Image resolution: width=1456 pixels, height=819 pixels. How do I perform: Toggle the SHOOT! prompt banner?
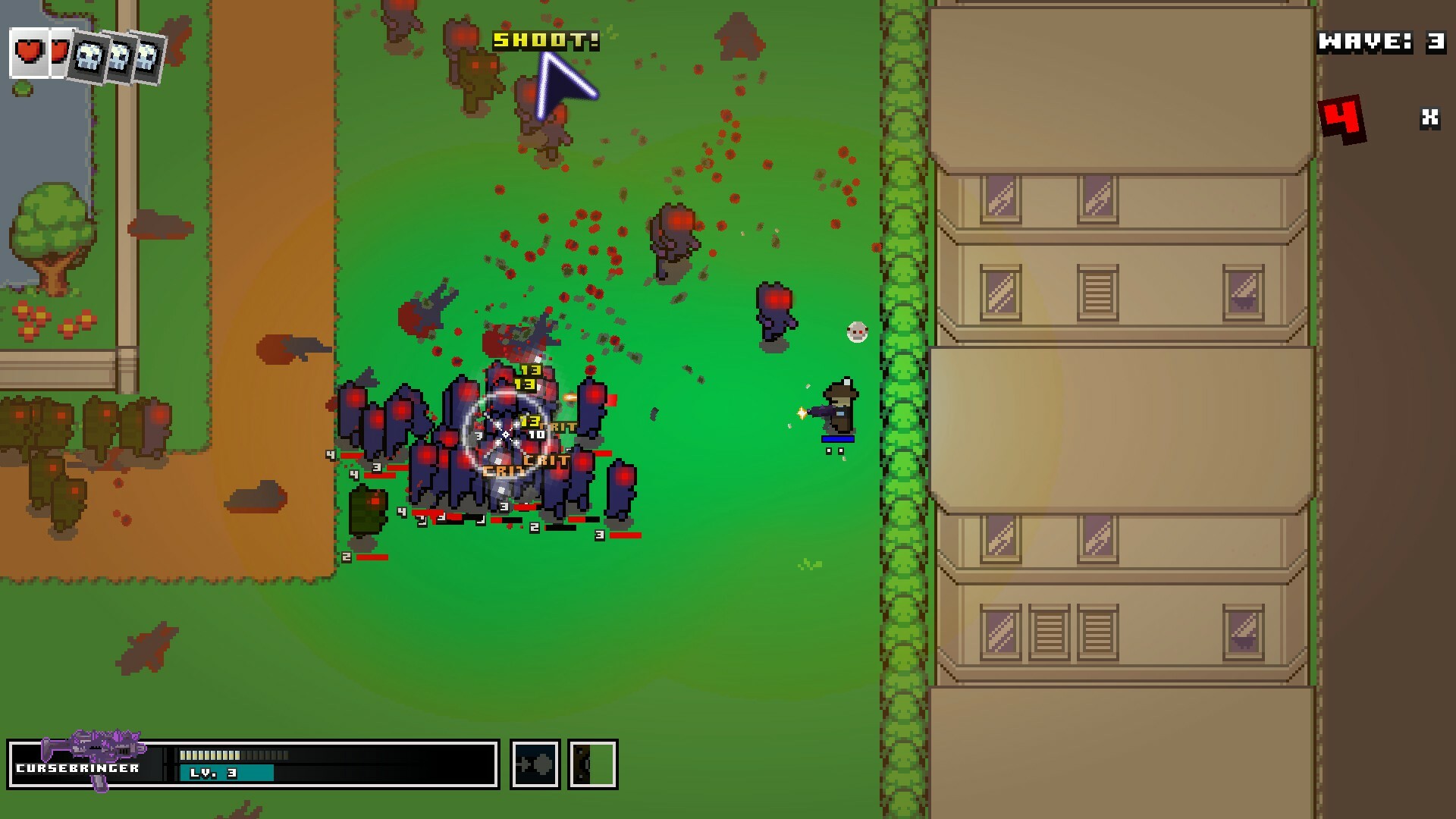click(544, 42)
